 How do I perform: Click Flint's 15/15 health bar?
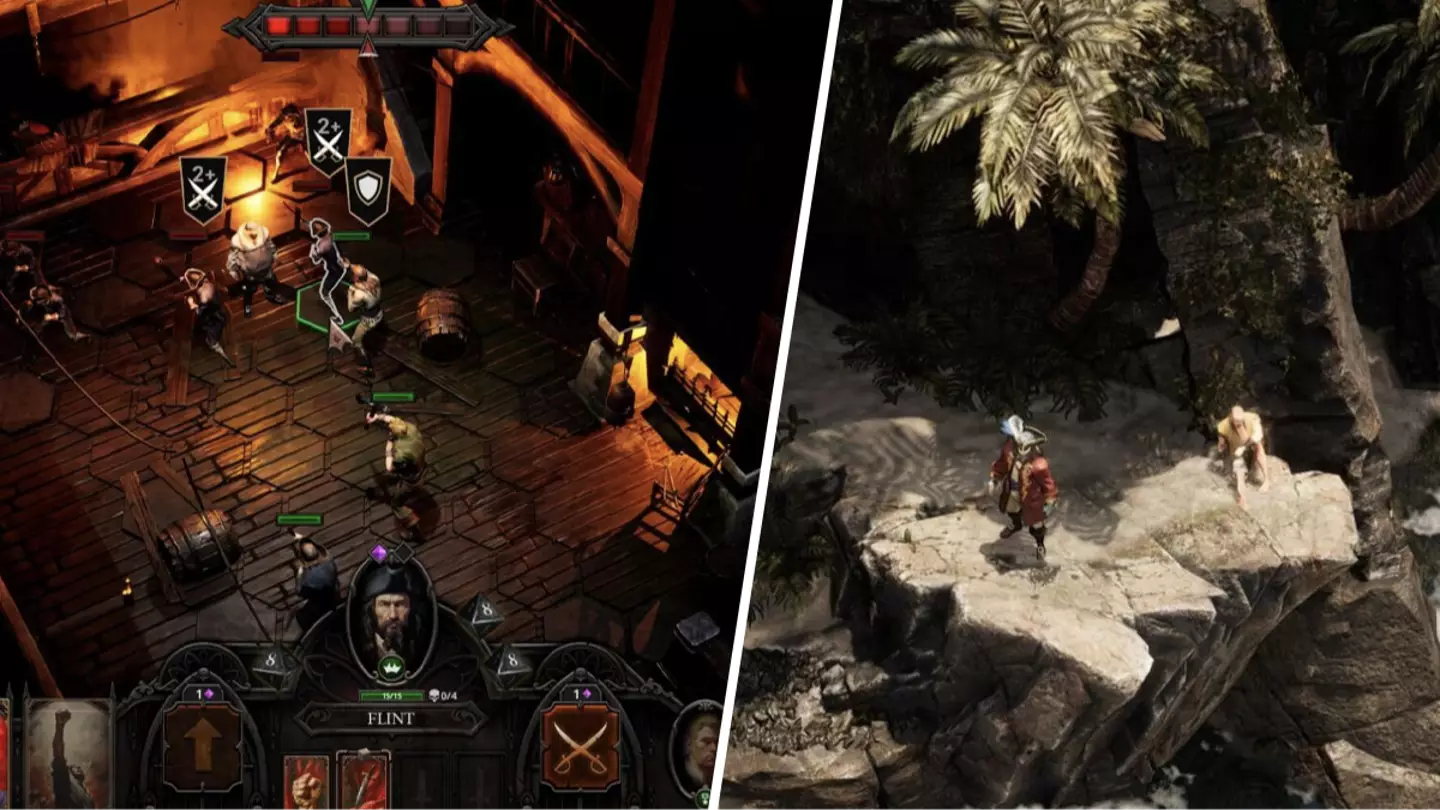392,696
